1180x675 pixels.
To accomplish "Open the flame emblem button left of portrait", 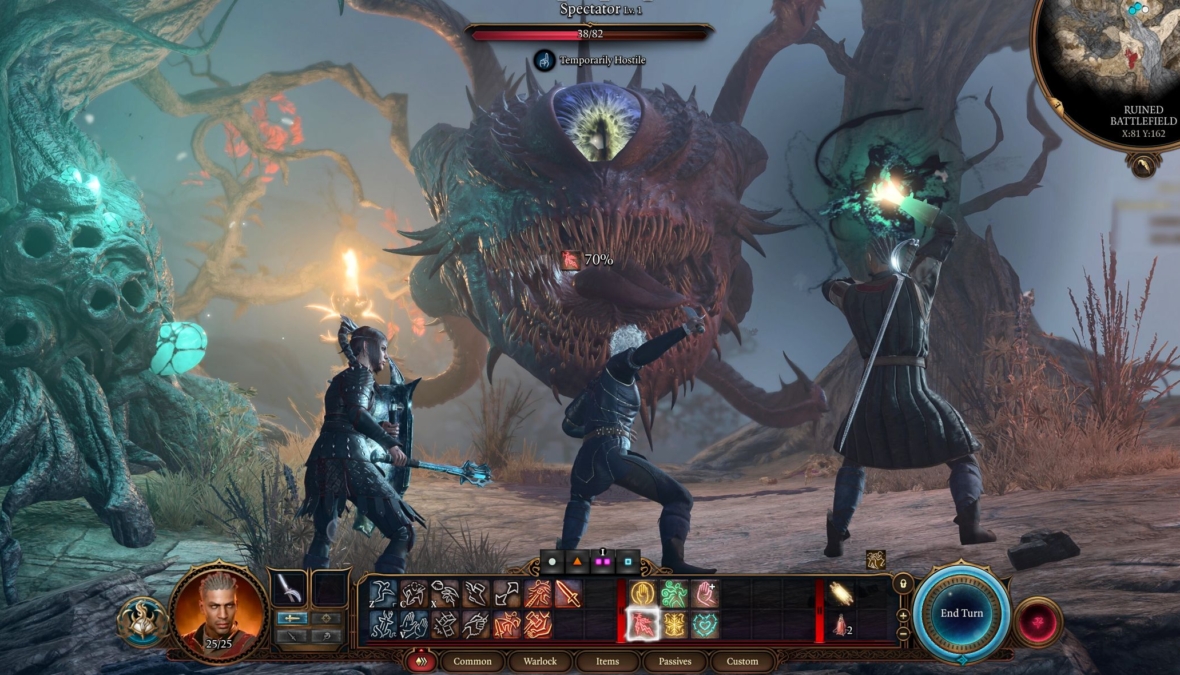I will [x=141, y=620].
